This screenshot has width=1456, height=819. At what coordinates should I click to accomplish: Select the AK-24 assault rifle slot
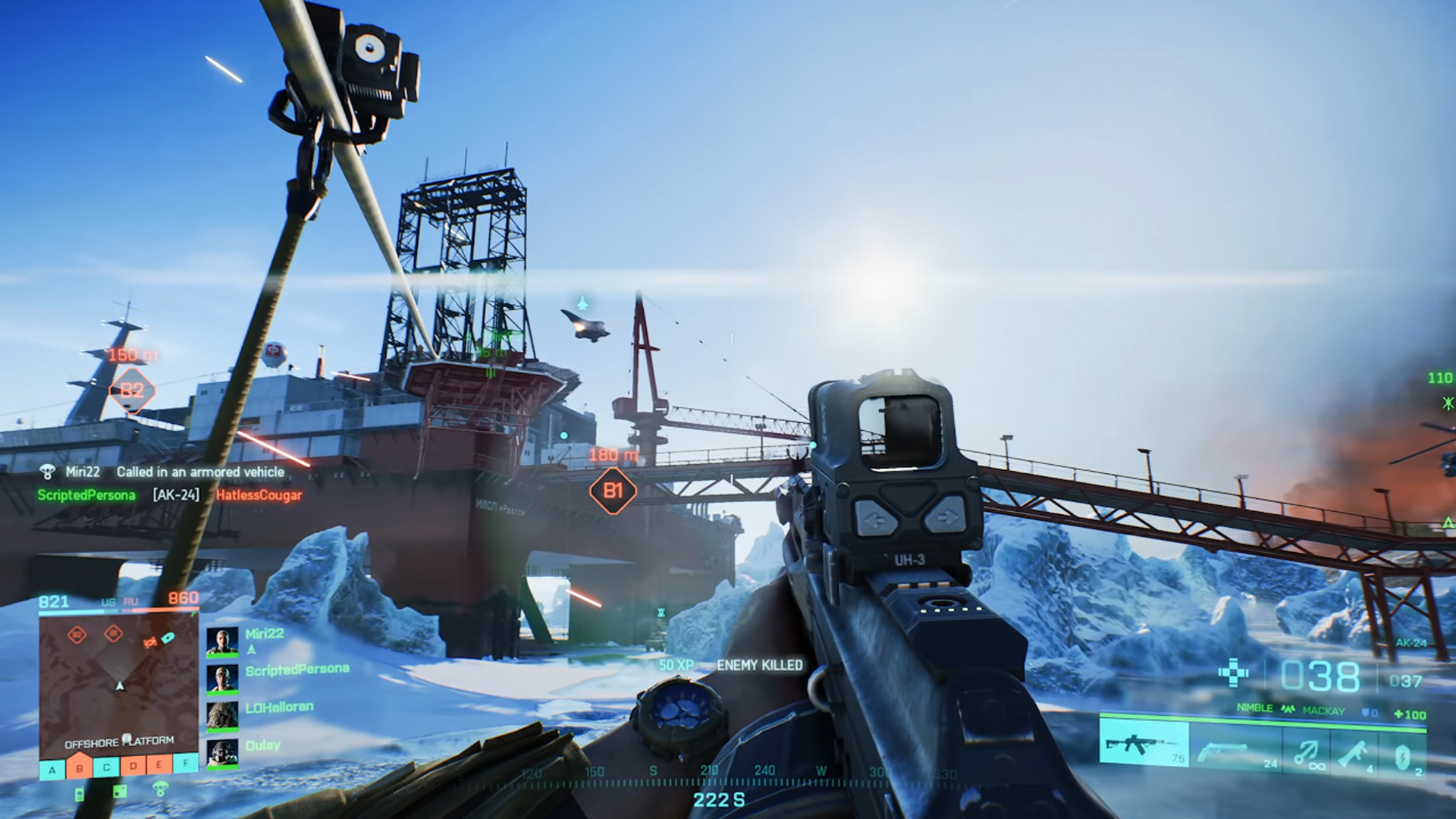[x=1144, y=745]
